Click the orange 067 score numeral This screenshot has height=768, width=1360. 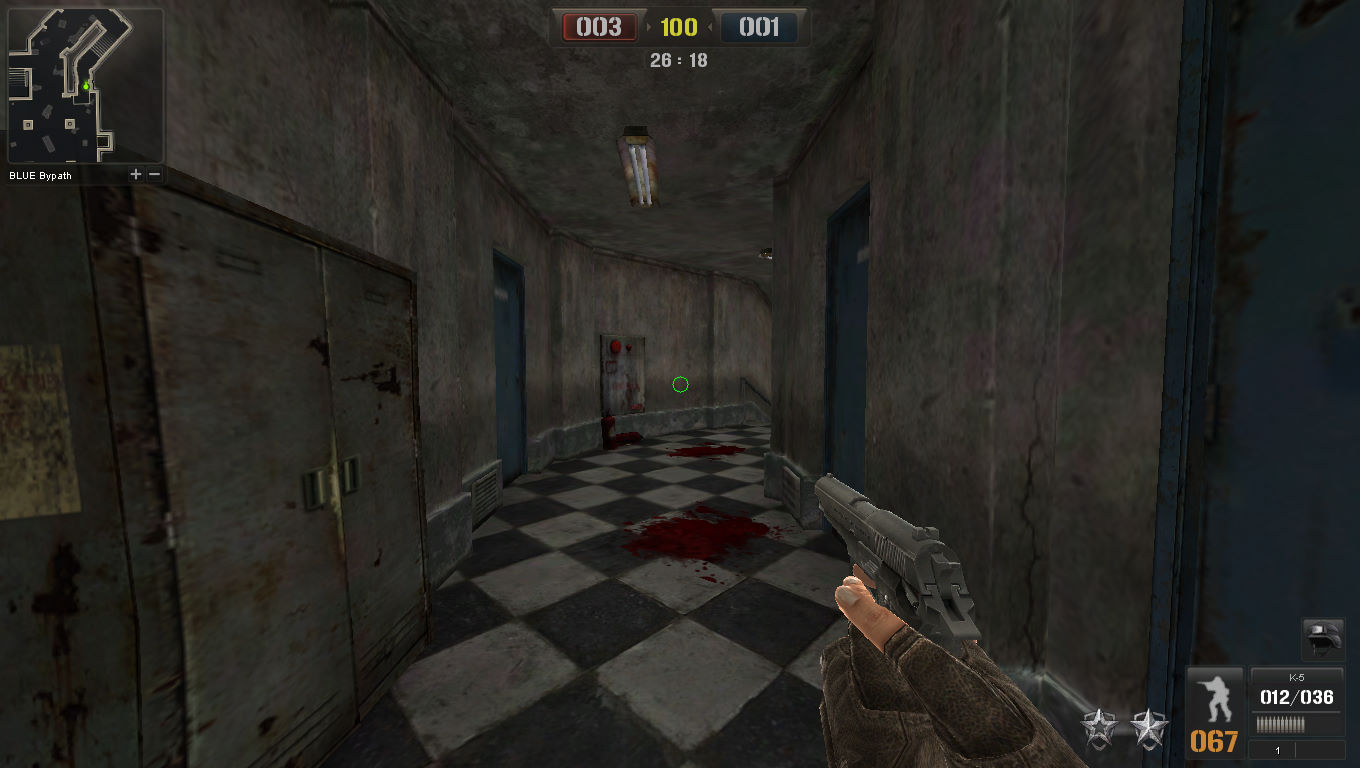coord(1216,741)
